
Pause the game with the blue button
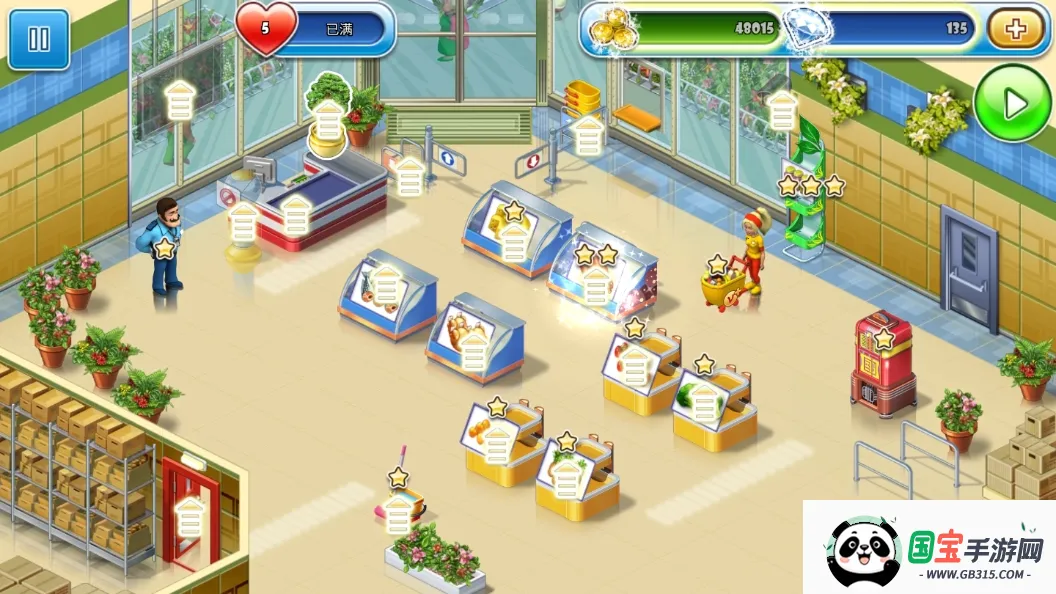click(x=39, y=39)
